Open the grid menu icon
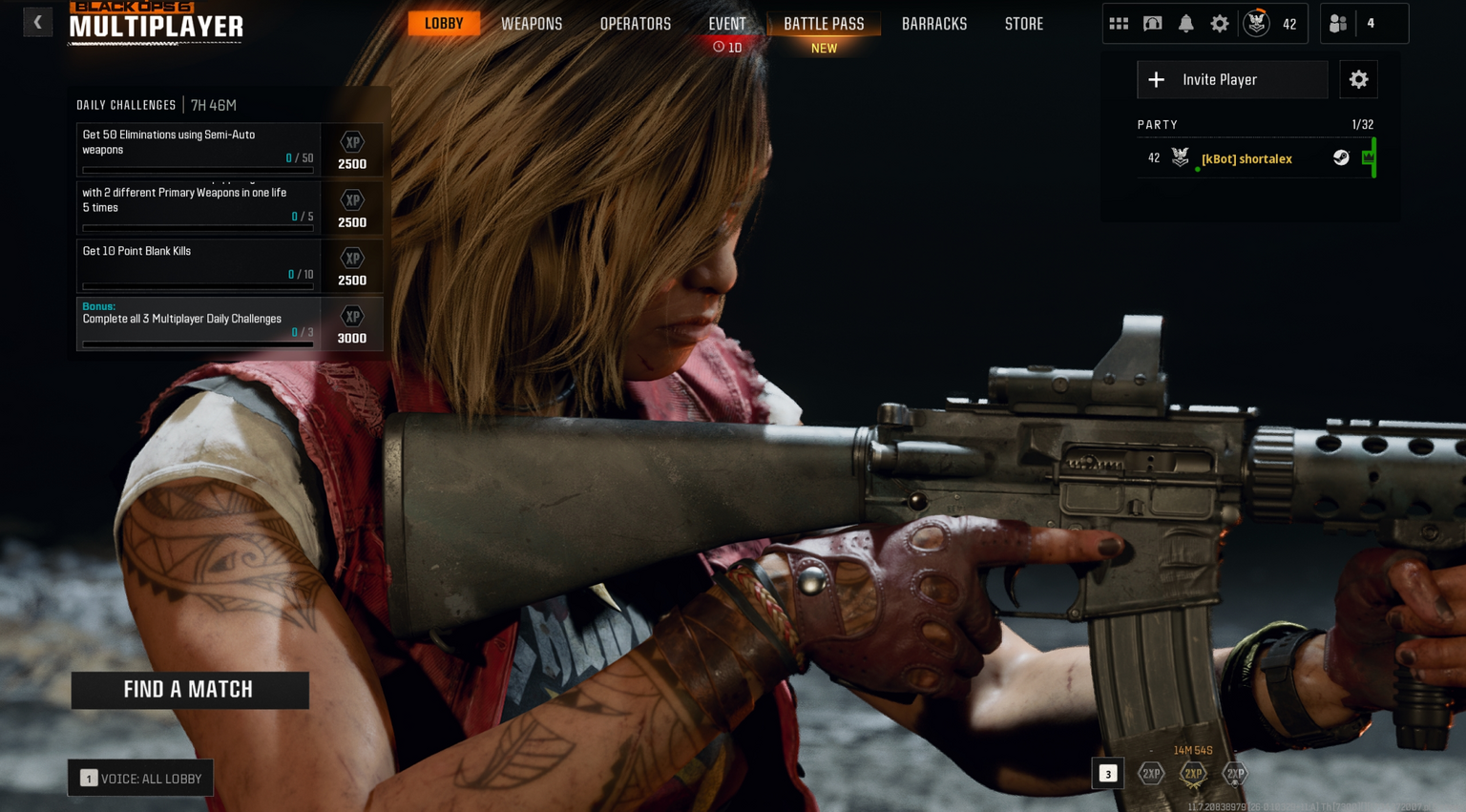The width and height of the screenshot is (1466, 812). (1119, 24)
